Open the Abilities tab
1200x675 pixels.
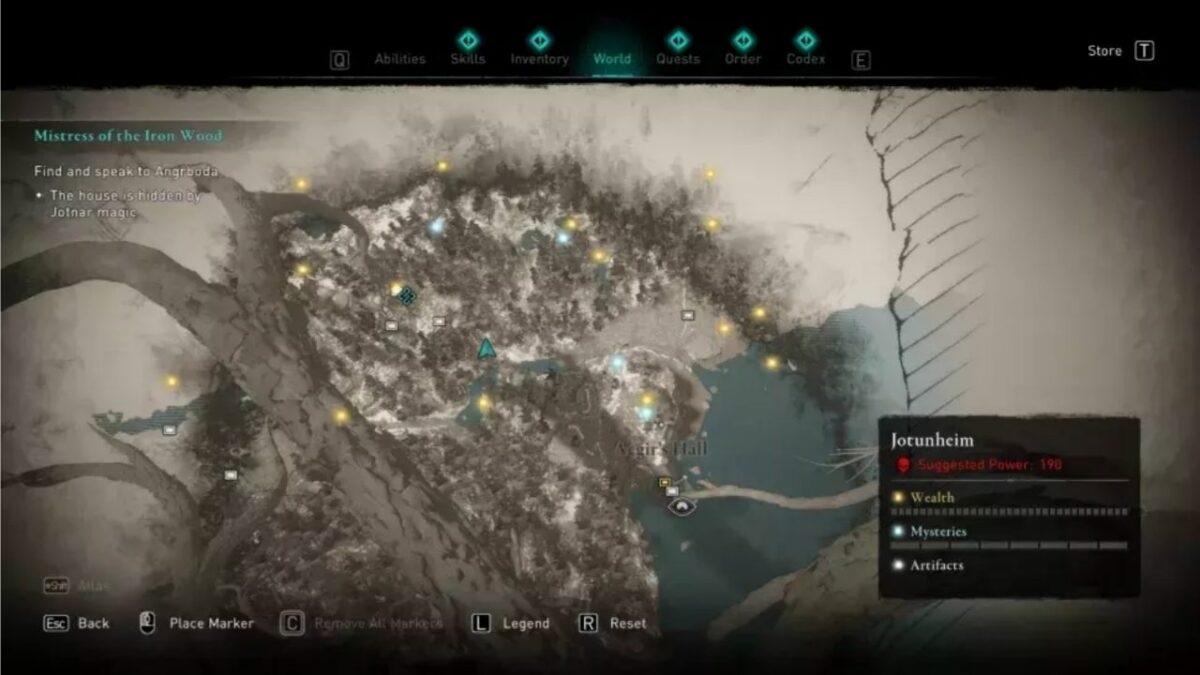[x=400, y=59]
